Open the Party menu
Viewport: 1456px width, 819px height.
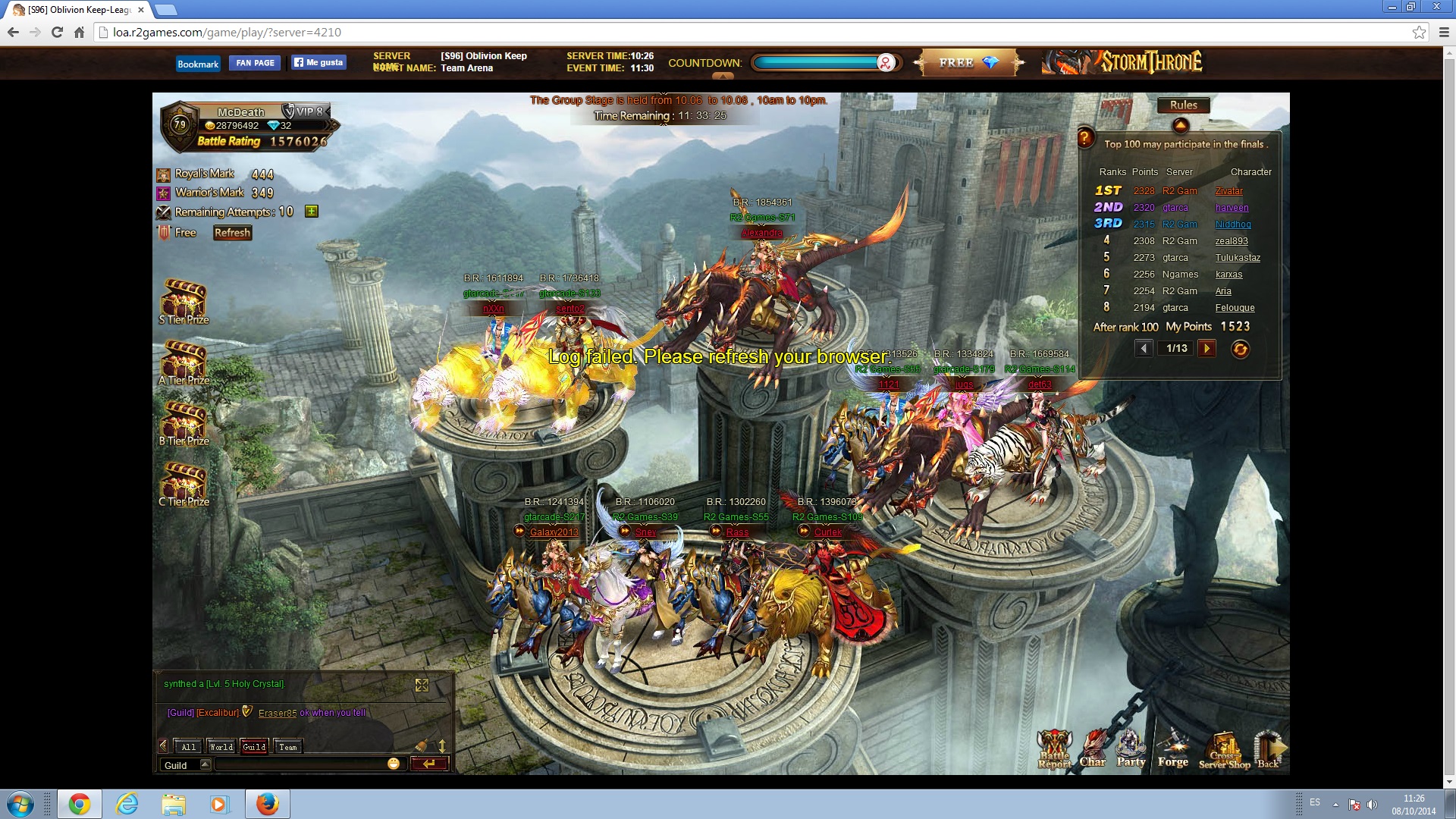pos(1131,749)
